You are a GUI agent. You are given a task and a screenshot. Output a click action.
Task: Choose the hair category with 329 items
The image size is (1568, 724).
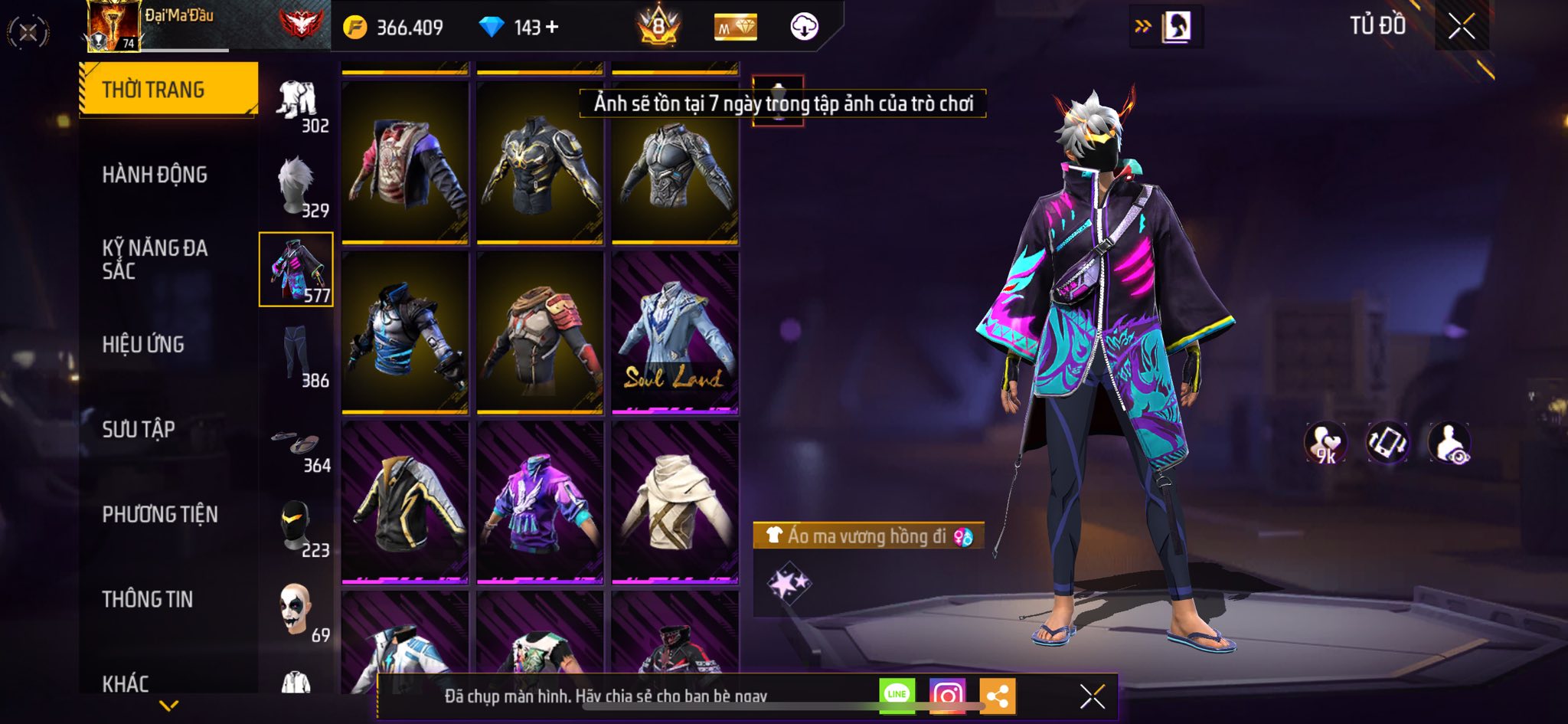tap(297, 186)
